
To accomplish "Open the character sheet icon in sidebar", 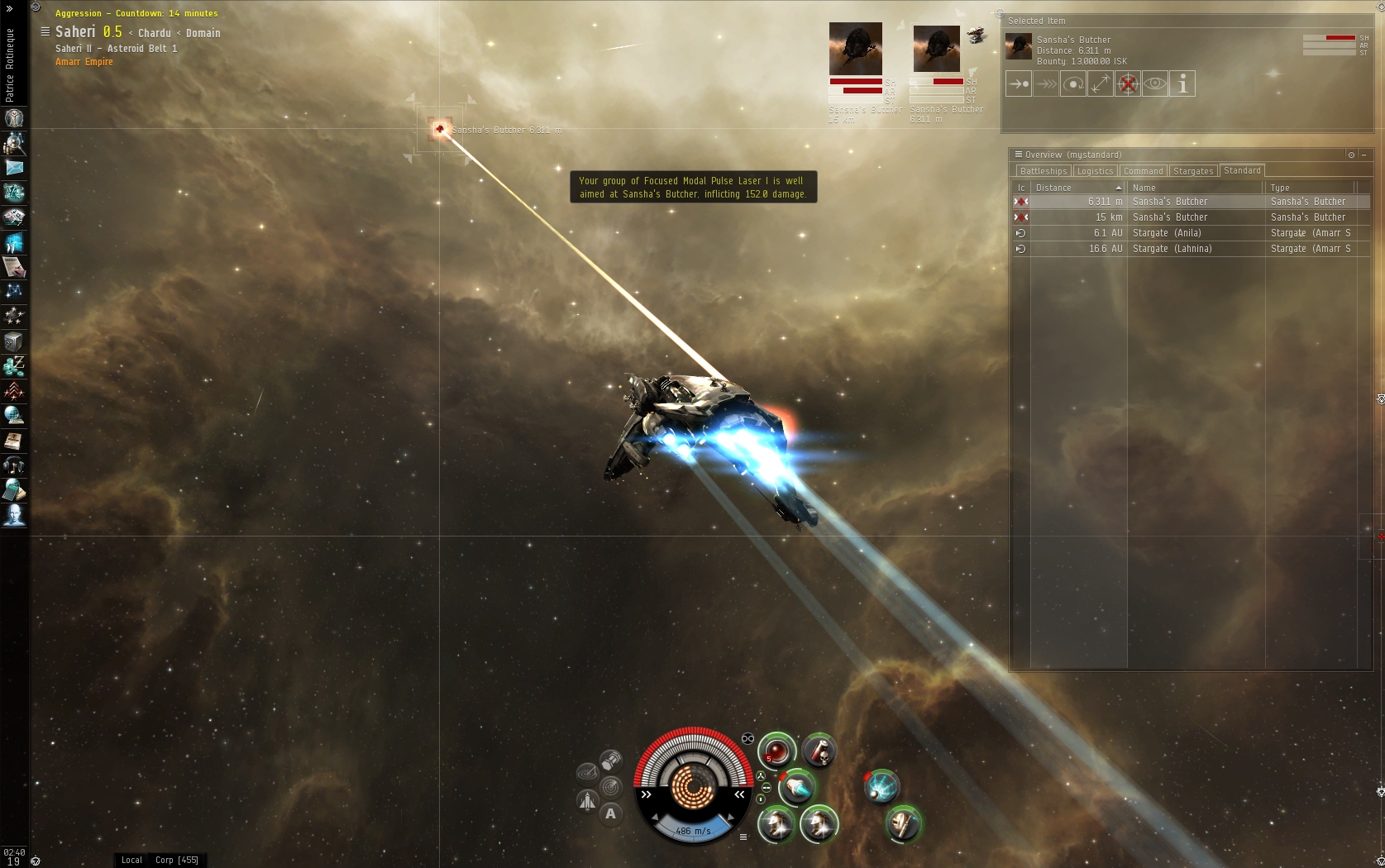I will [14, 118].
